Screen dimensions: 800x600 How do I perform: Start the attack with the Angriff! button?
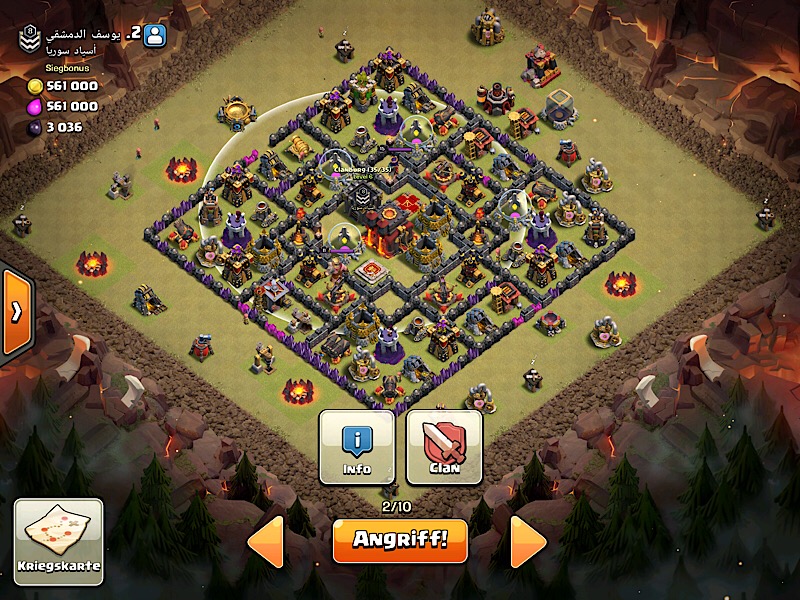click(400, 541)
